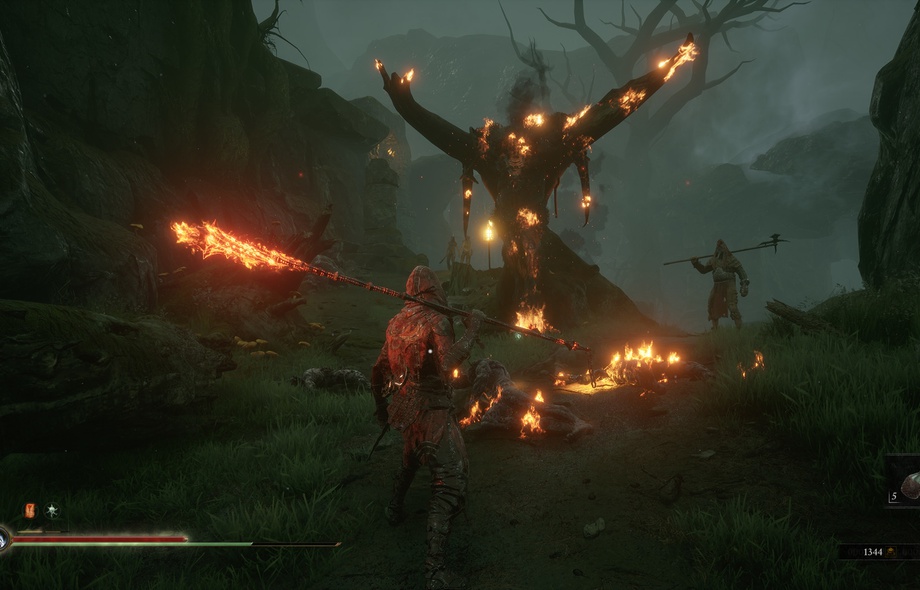Click the white spiky status effect icon
This screenshot has width=920, height=590.
pos(51,510)
